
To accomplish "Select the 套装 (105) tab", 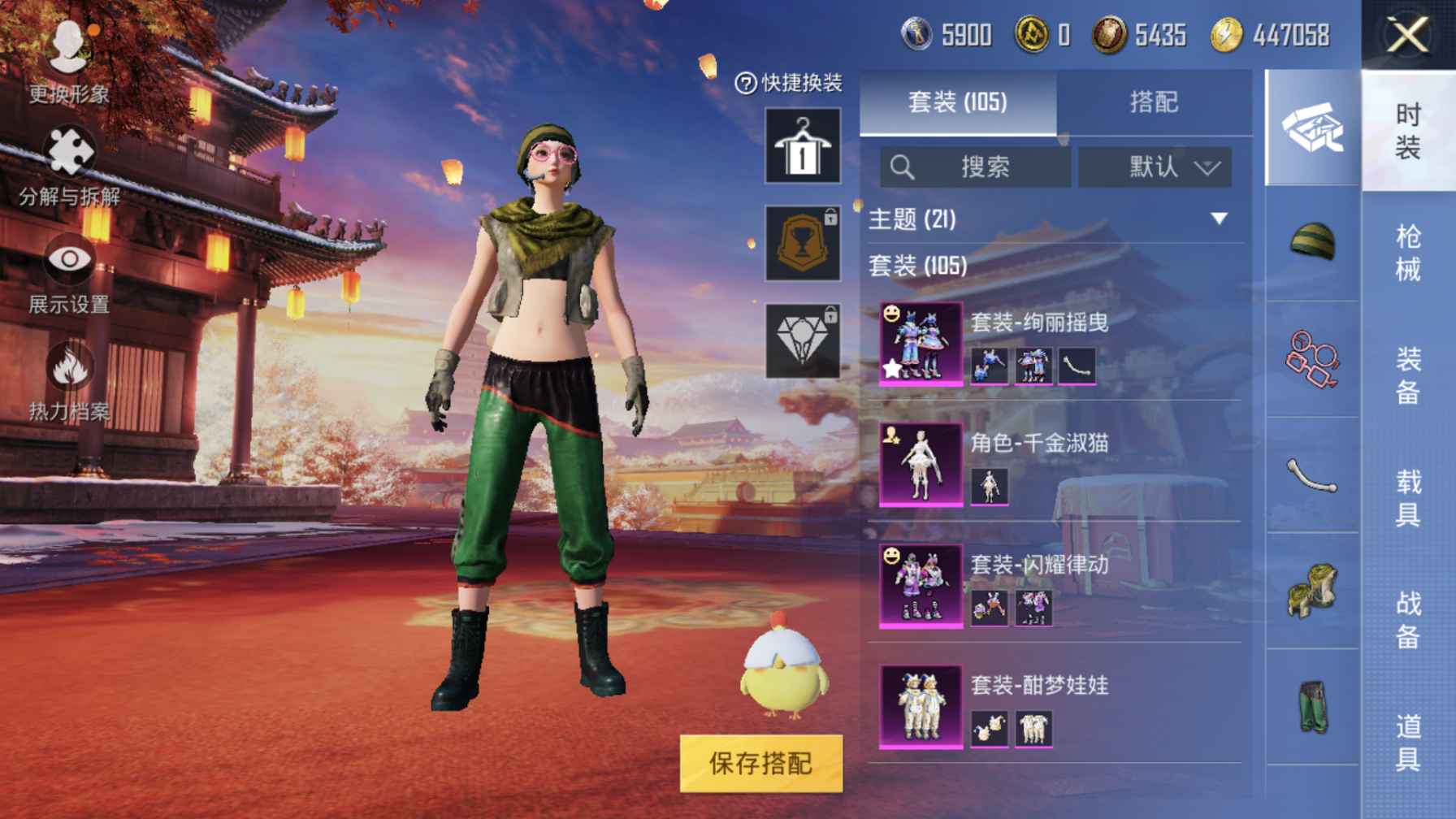I will pyautogui.click(x=958, y=102).
